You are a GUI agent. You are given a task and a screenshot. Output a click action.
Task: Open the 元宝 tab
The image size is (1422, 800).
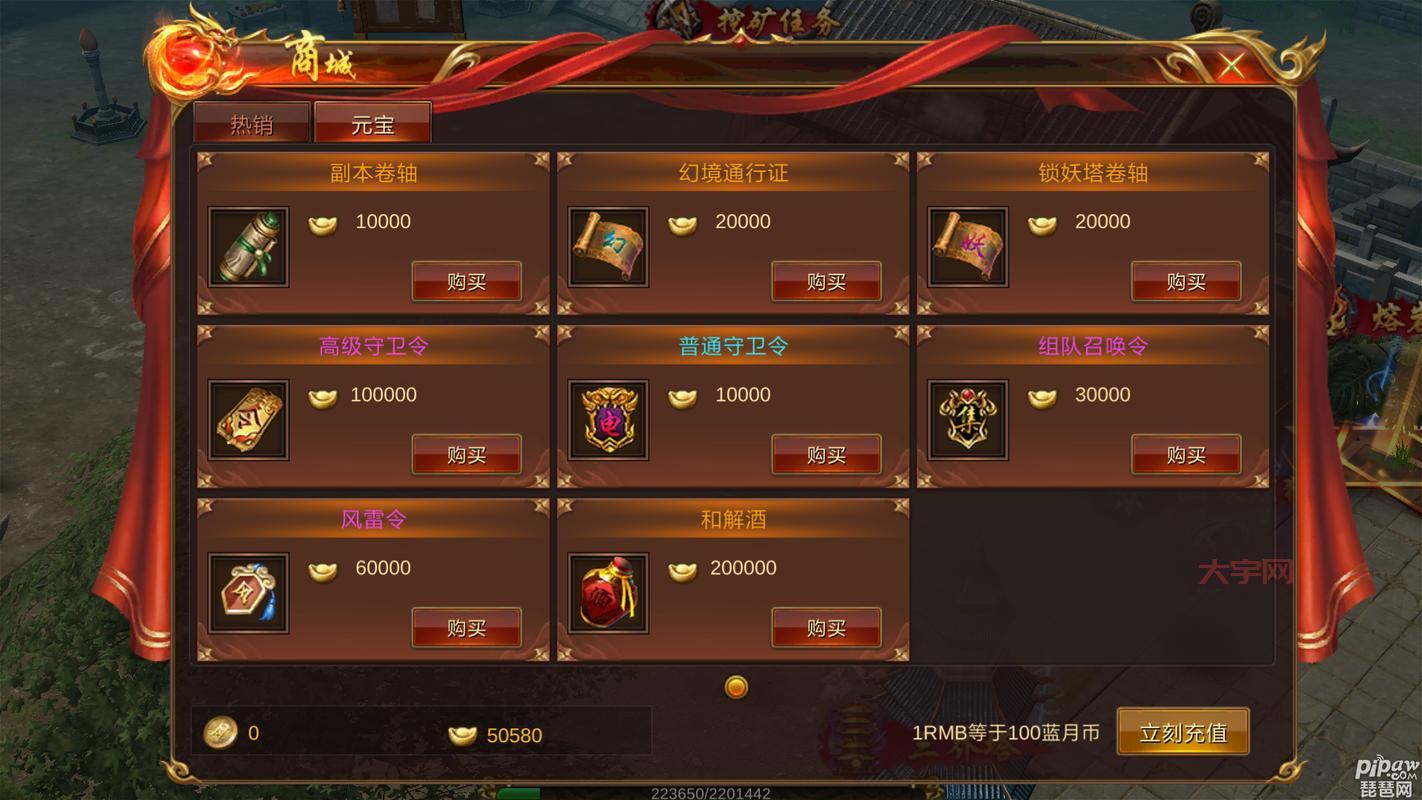[372, 122]
